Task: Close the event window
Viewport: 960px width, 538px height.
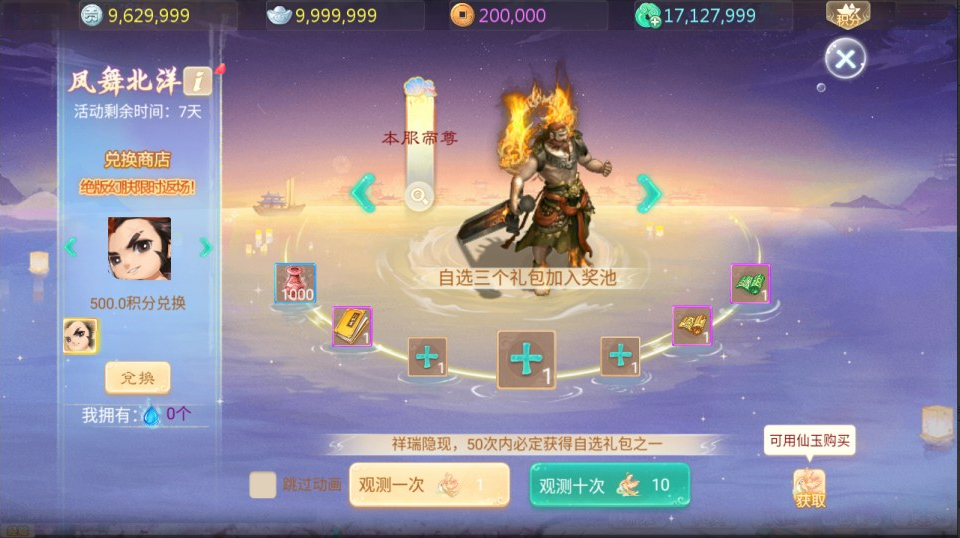Action: coord(845,59)
